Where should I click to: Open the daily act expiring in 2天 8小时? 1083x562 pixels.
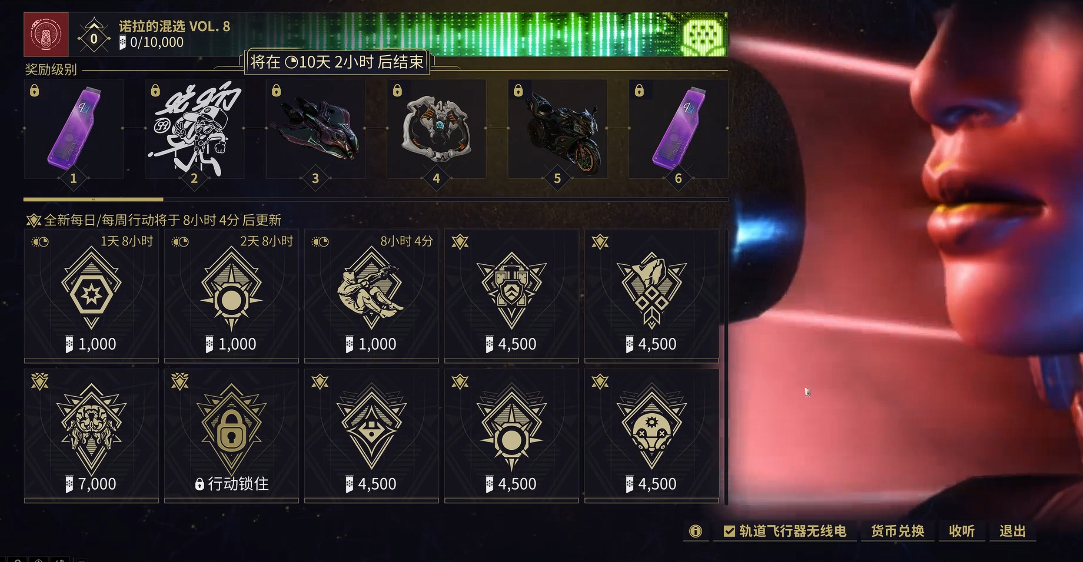231,295
